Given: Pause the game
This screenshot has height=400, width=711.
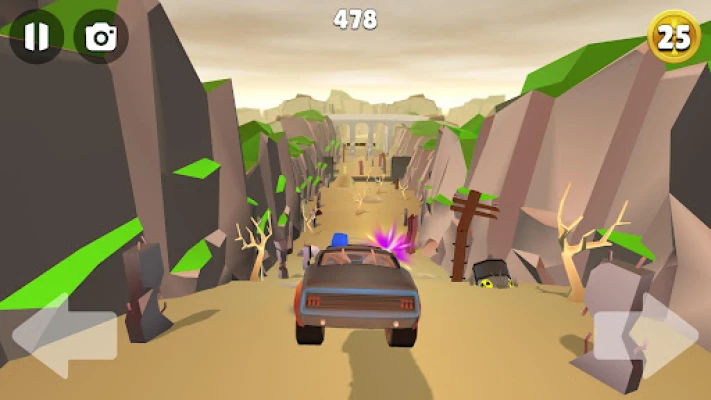Looking at the screenshot, I should coord(36,37).
